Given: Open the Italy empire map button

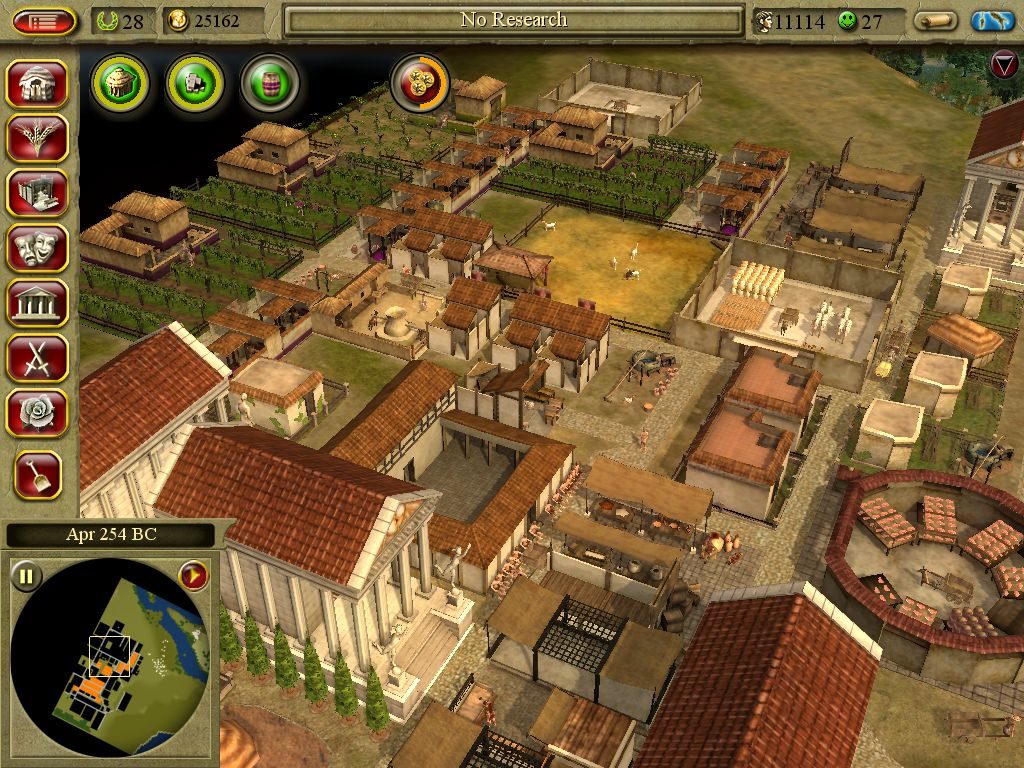Looking at the screenshot, I should pos(993,21).
